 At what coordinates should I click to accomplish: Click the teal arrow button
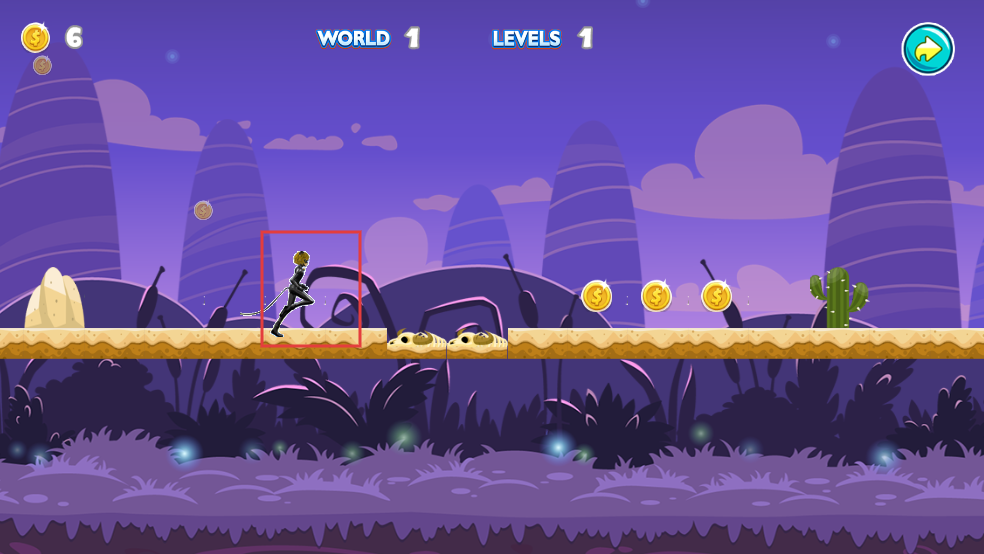coord(928,49)
